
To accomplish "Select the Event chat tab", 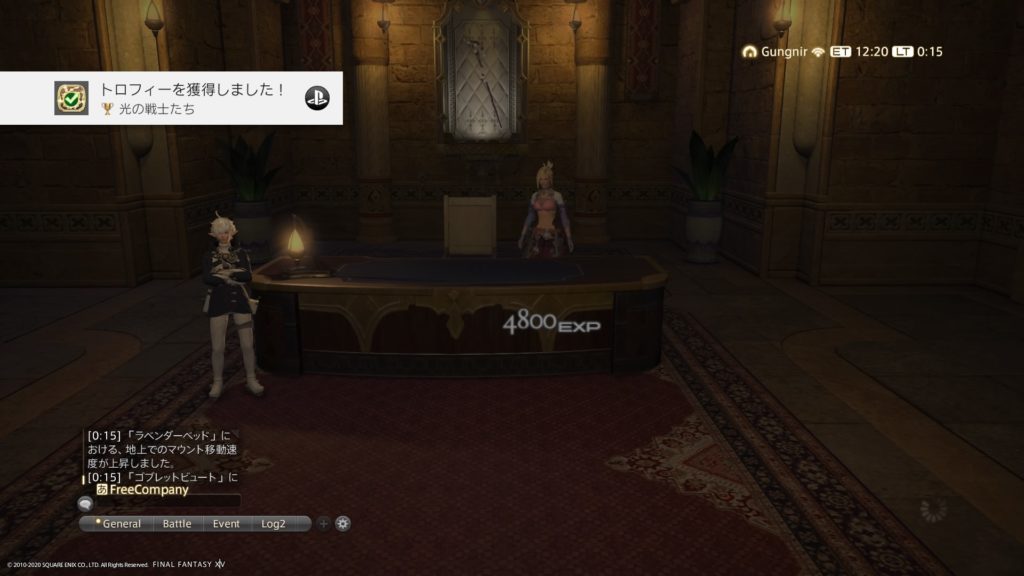I will click(226, 523).
